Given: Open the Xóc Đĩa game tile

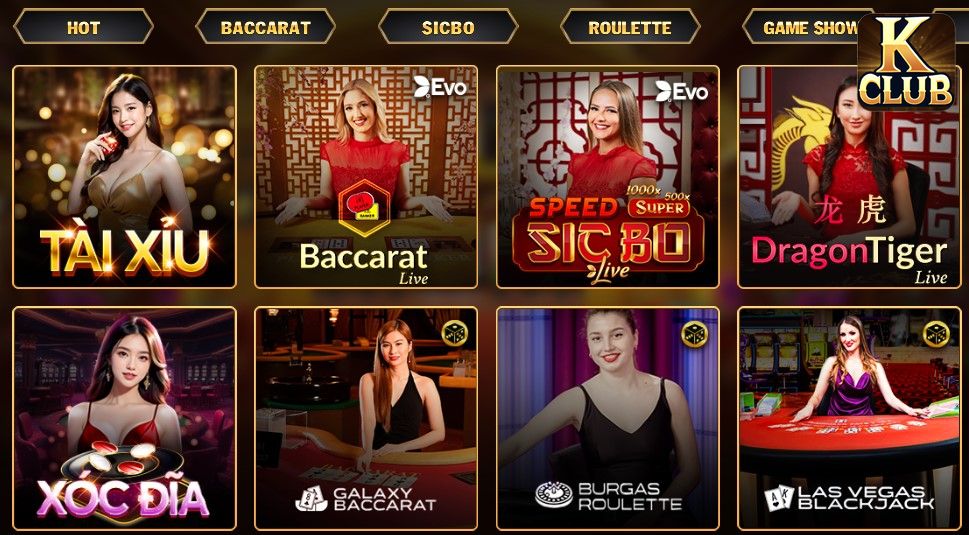Looking at the screenshot, I should click(x=124, y=418).
